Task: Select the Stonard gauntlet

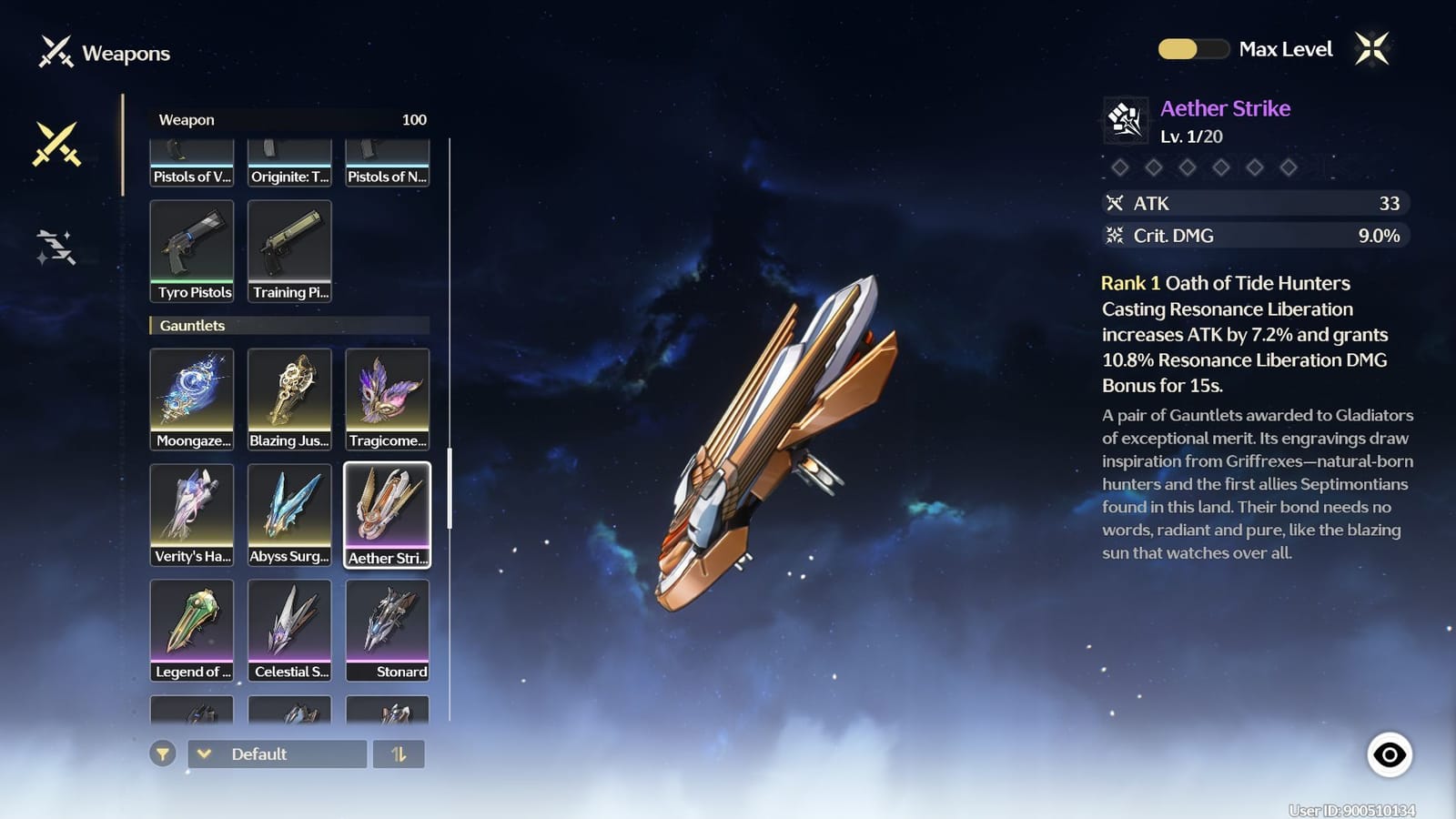Action: [388, 630]
